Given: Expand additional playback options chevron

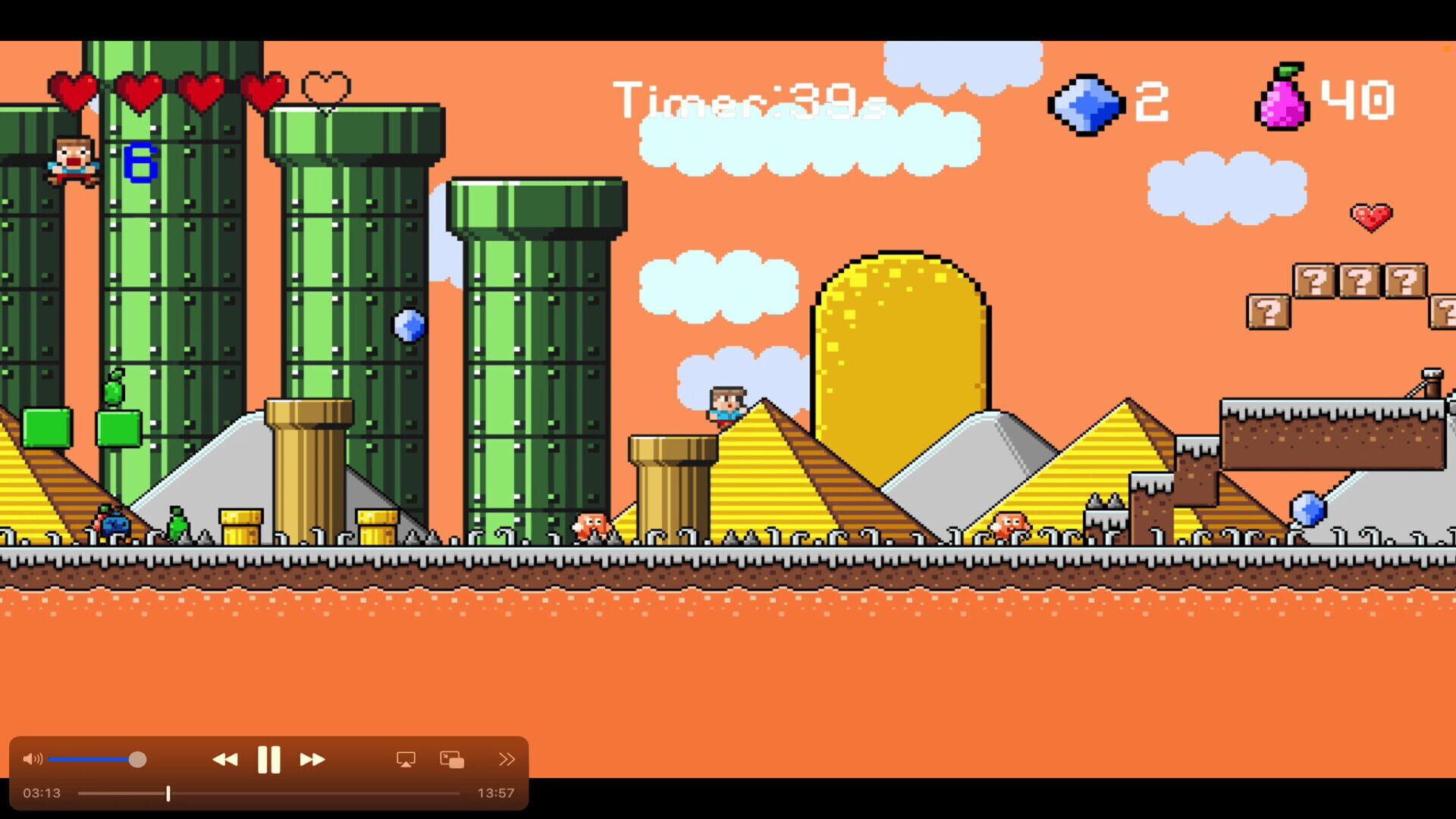Looking at the screenshot, I should point(507,758).
